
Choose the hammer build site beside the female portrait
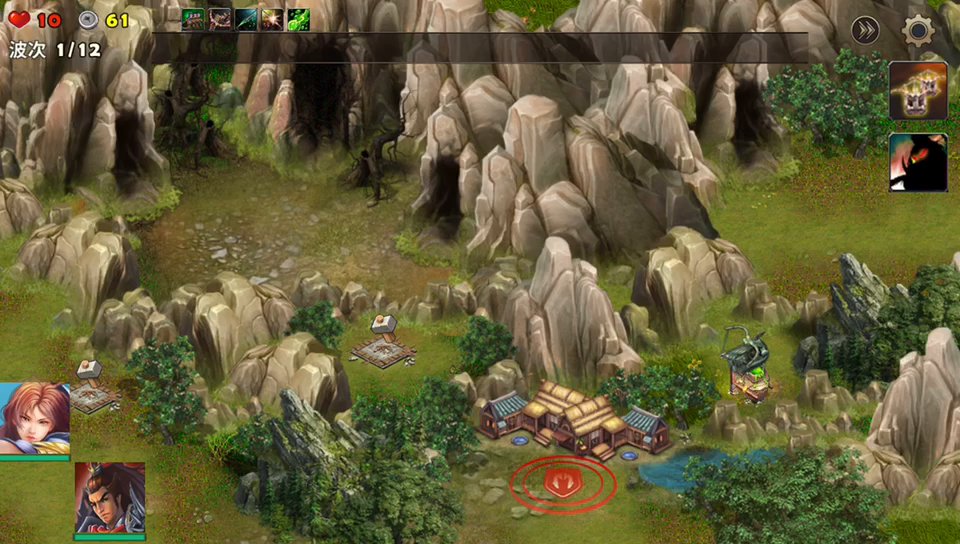[92, 387]
